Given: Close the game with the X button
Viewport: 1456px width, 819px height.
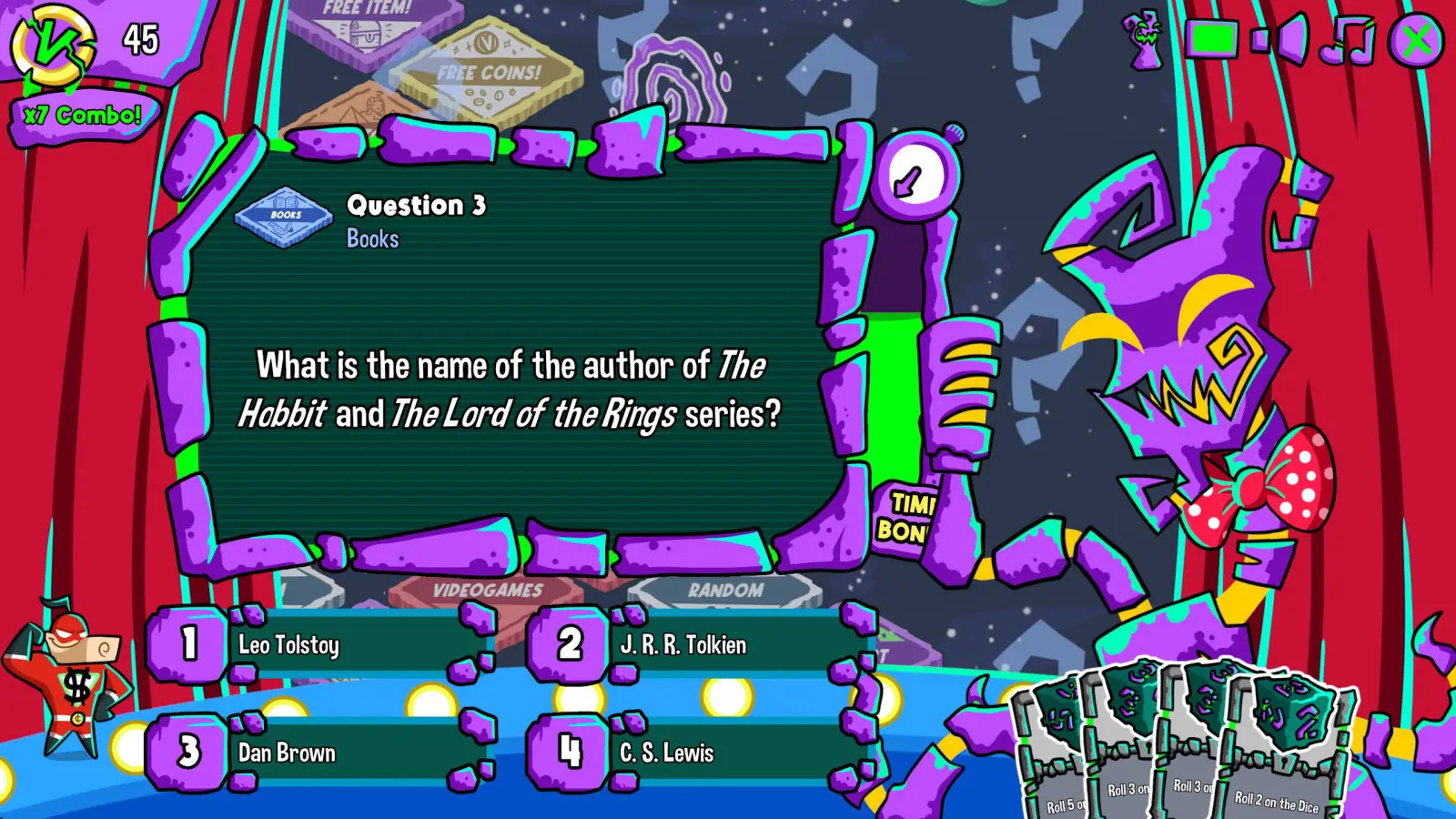Looking at the screenshot, I should click(1416, 41).
